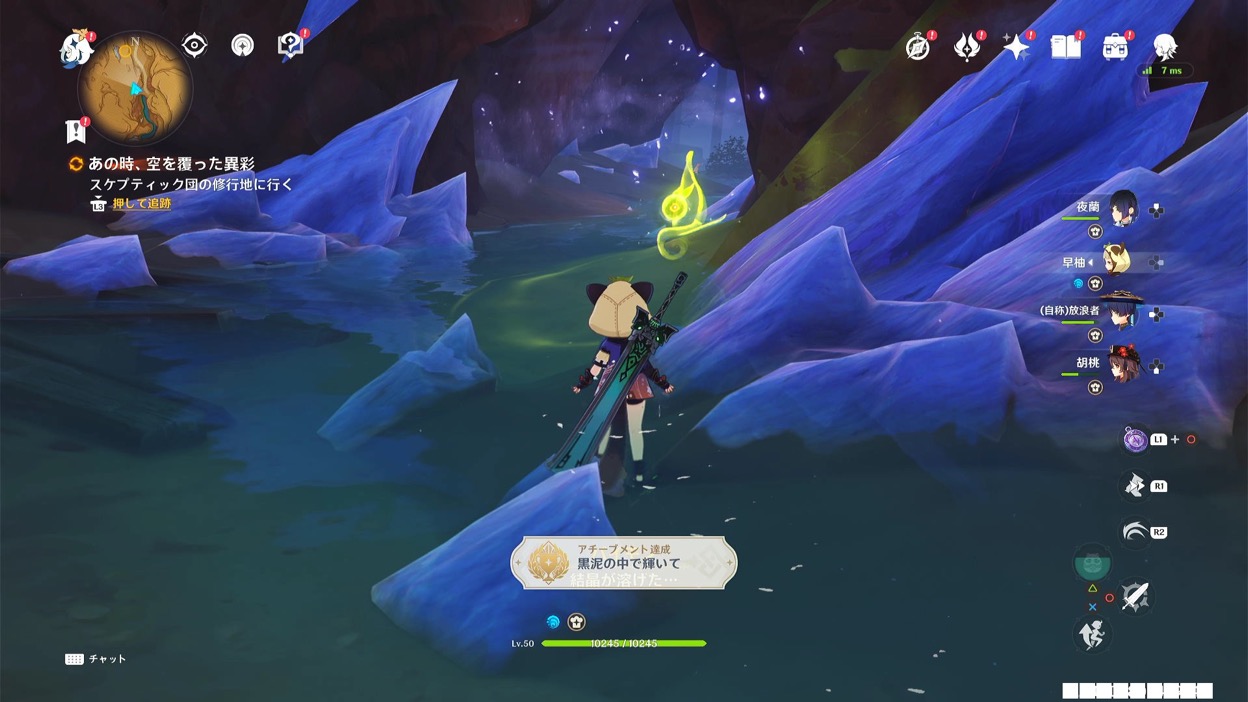
Task: Open the compass events icon
Action: pos(918,47)
